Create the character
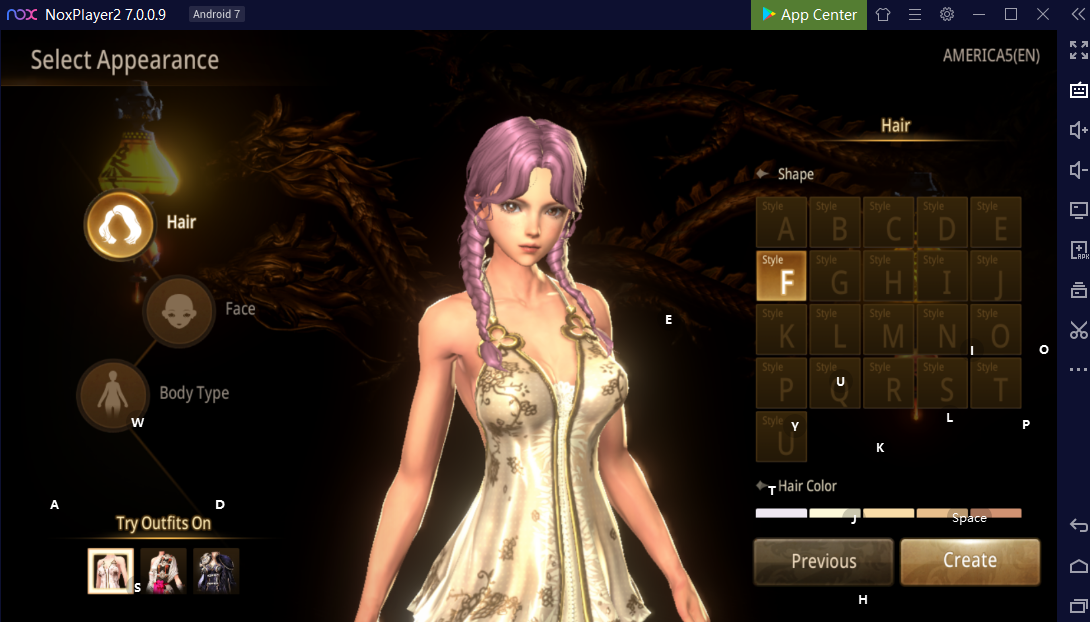 [x=970, y=561]
